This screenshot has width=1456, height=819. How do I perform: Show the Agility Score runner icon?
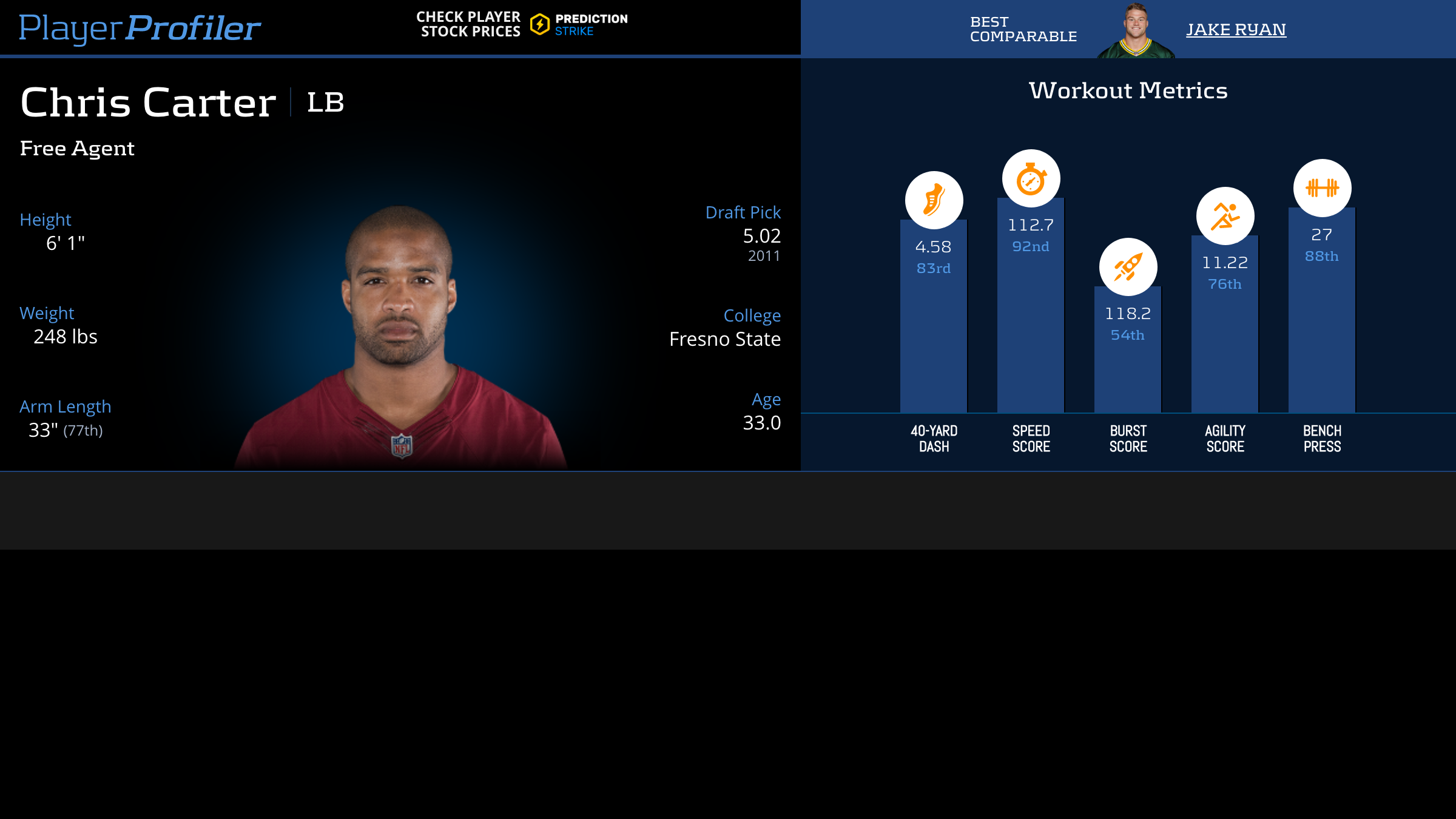click(1225, 216)
